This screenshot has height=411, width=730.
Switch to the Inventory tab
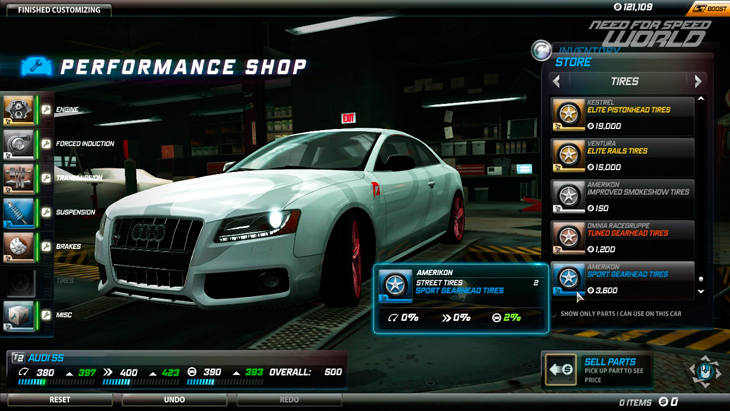589,50
